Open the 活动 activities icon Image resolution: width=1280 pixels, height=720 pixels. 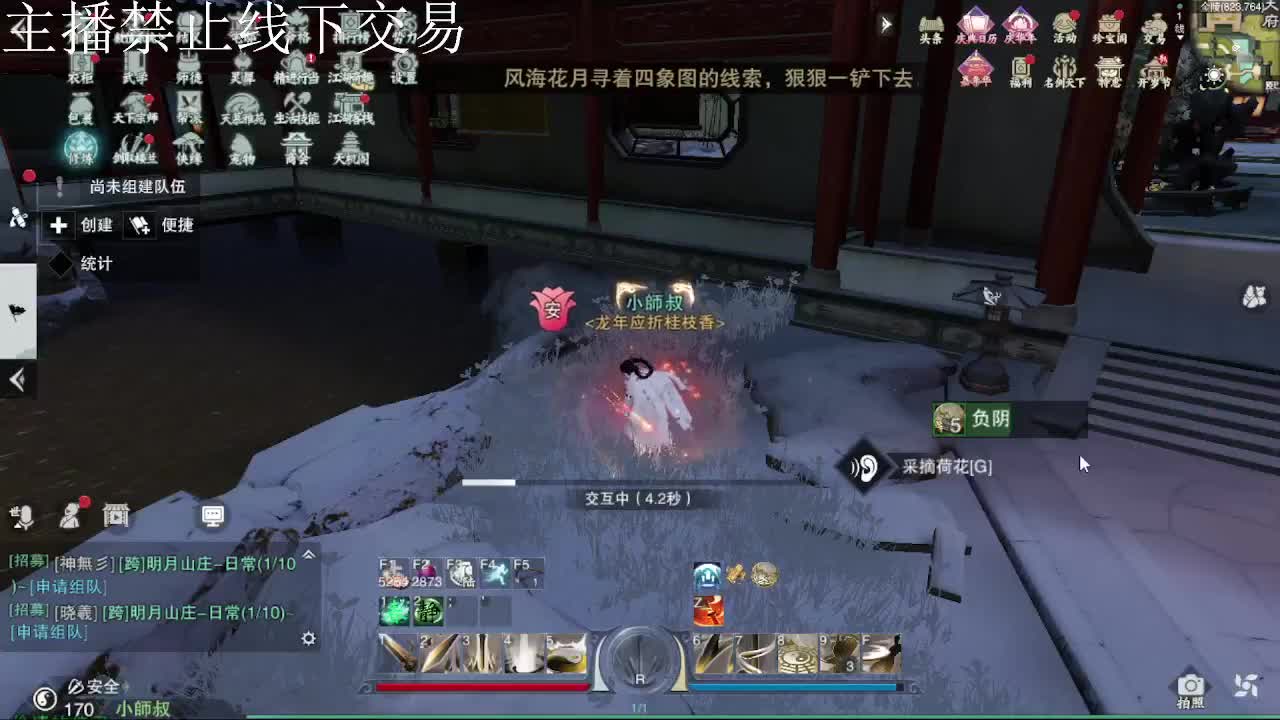pyautogui.click(x=1063, y=21)
